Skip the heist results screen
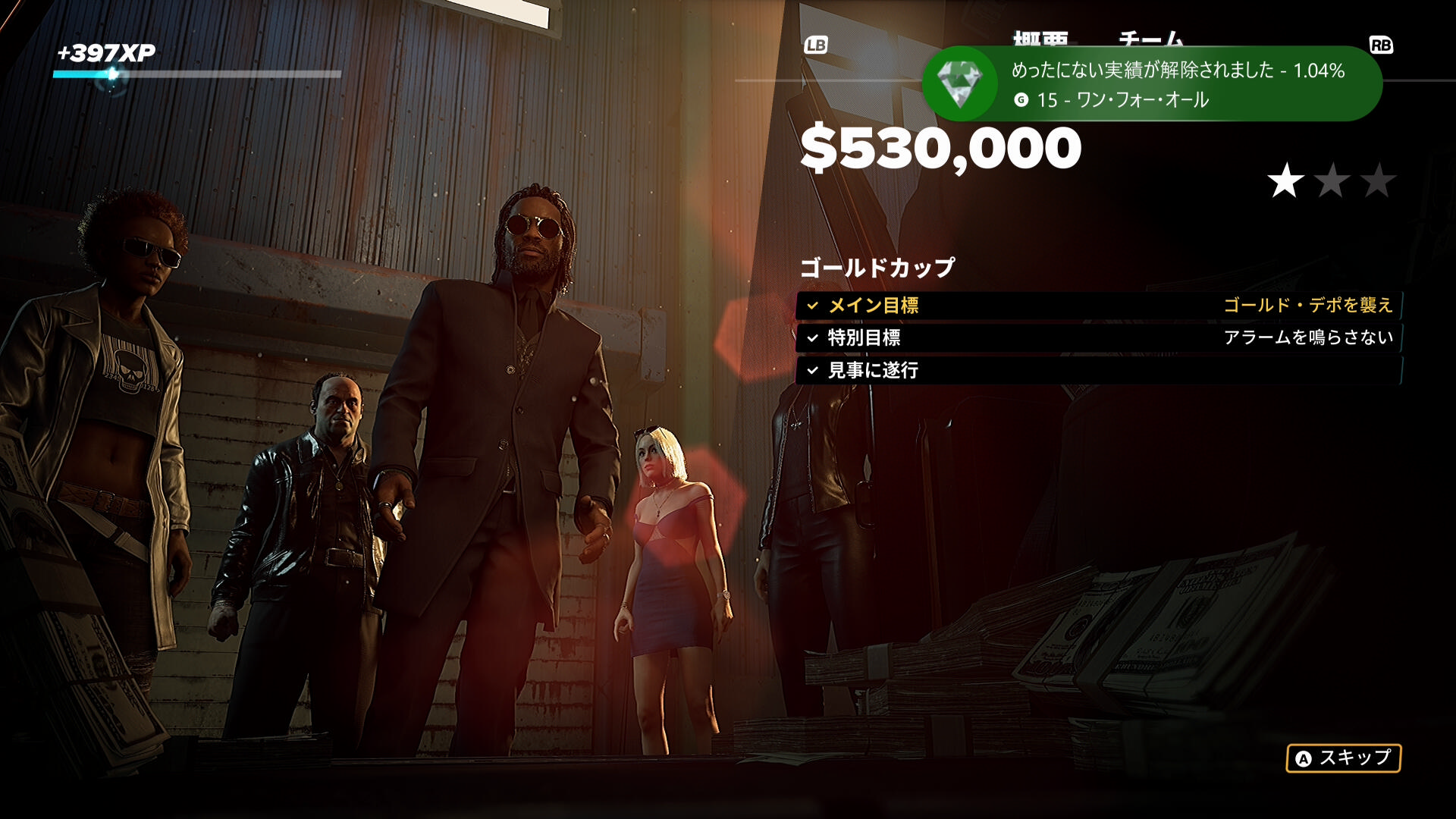Viewport: 1456px width, 819px height. pos(1343,758)
